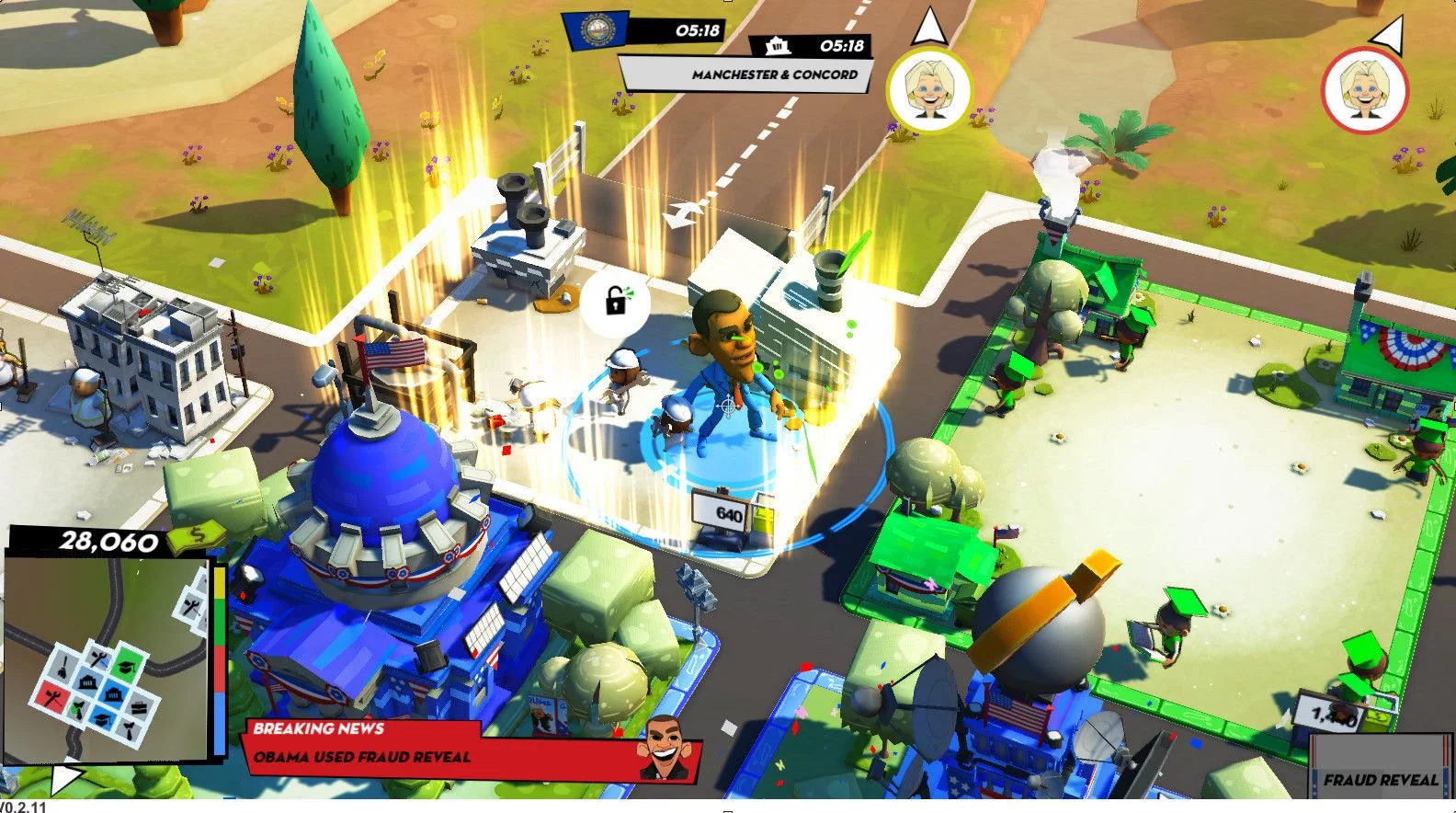The width and height of the screenshot is (1456, 813).
Task: Click the Manchester & Concord location banner
Action: pos(746,74)
